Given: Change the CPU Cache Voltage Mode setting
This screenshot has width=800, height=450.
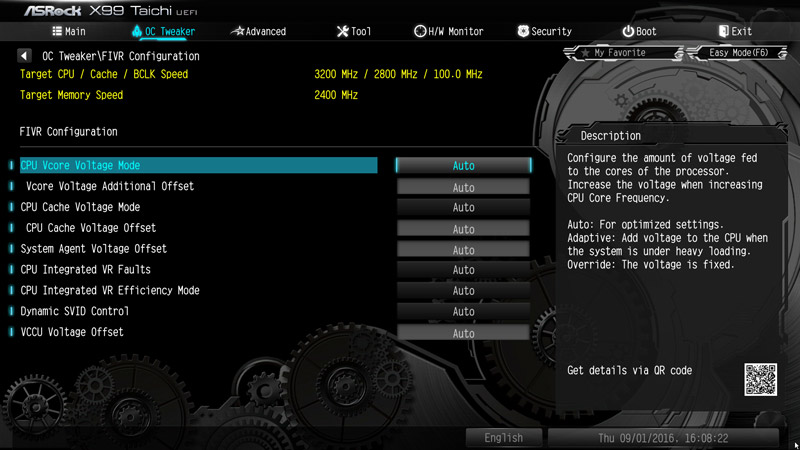Looking at the screenshot, I should [463, 208].
